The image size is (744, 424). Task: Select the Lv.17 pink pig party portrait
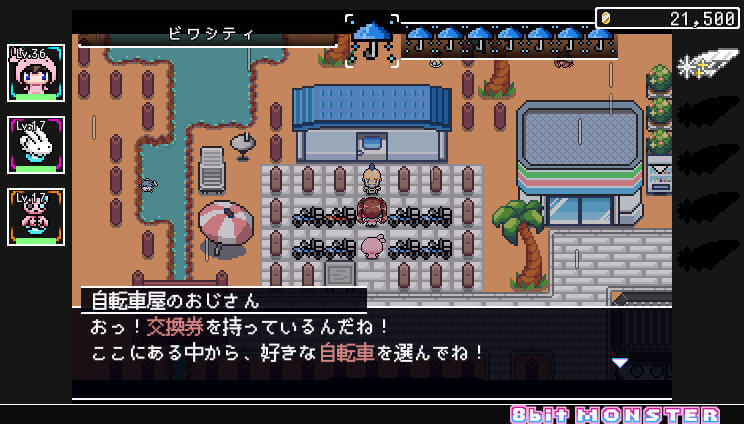point(36,217)
